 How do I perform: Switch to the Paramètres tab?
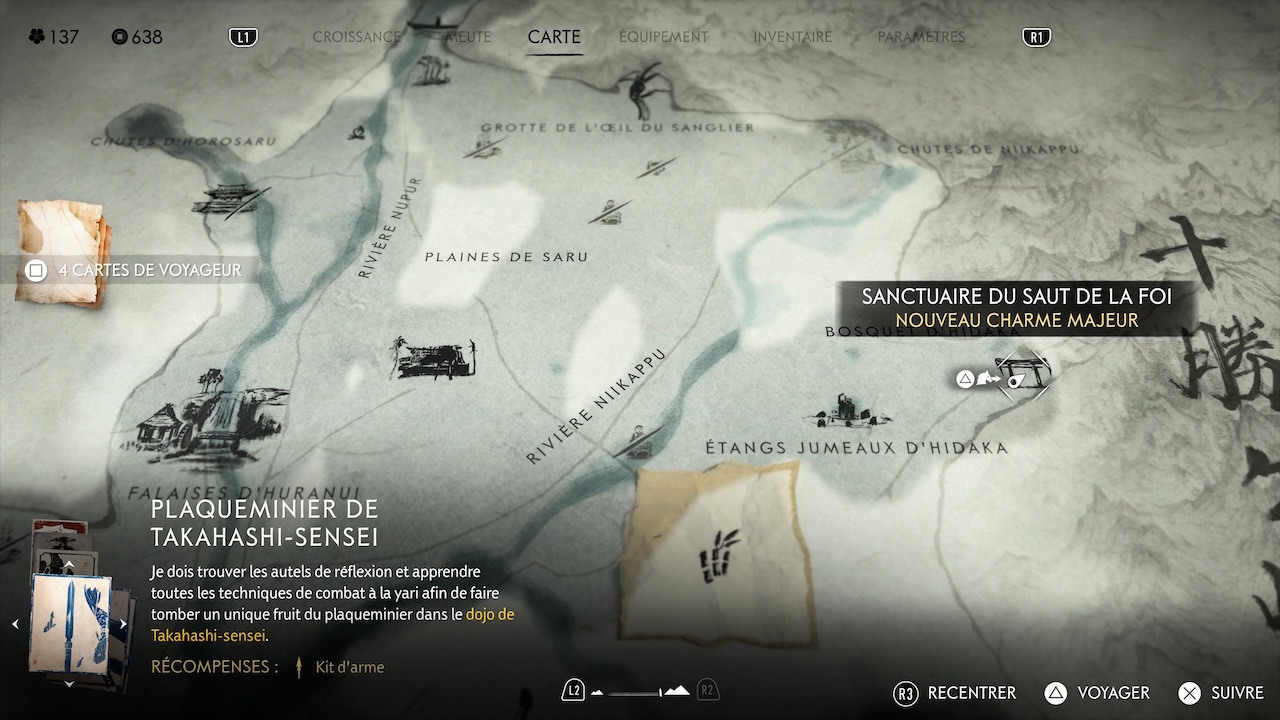coord(921,37)
